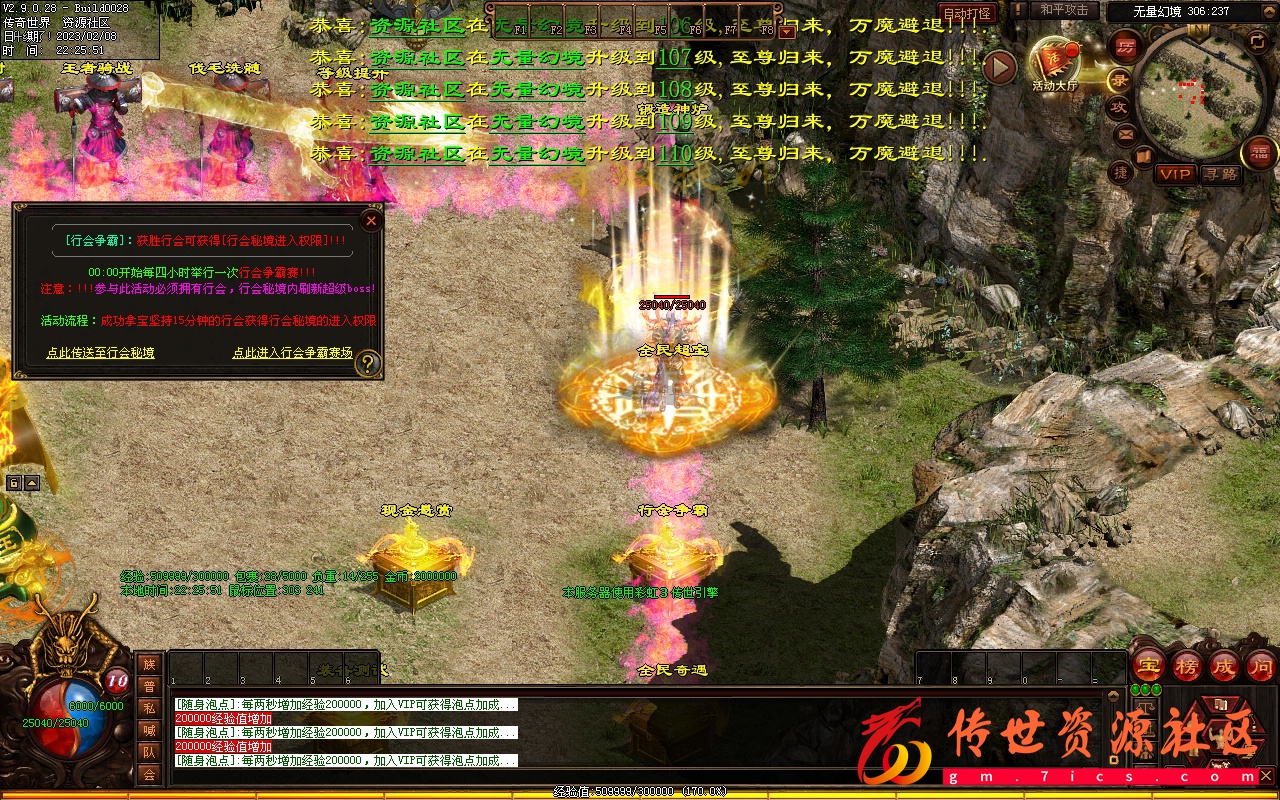
Task: Open the envelope mail icon
Action: [x=1126, y=133]
